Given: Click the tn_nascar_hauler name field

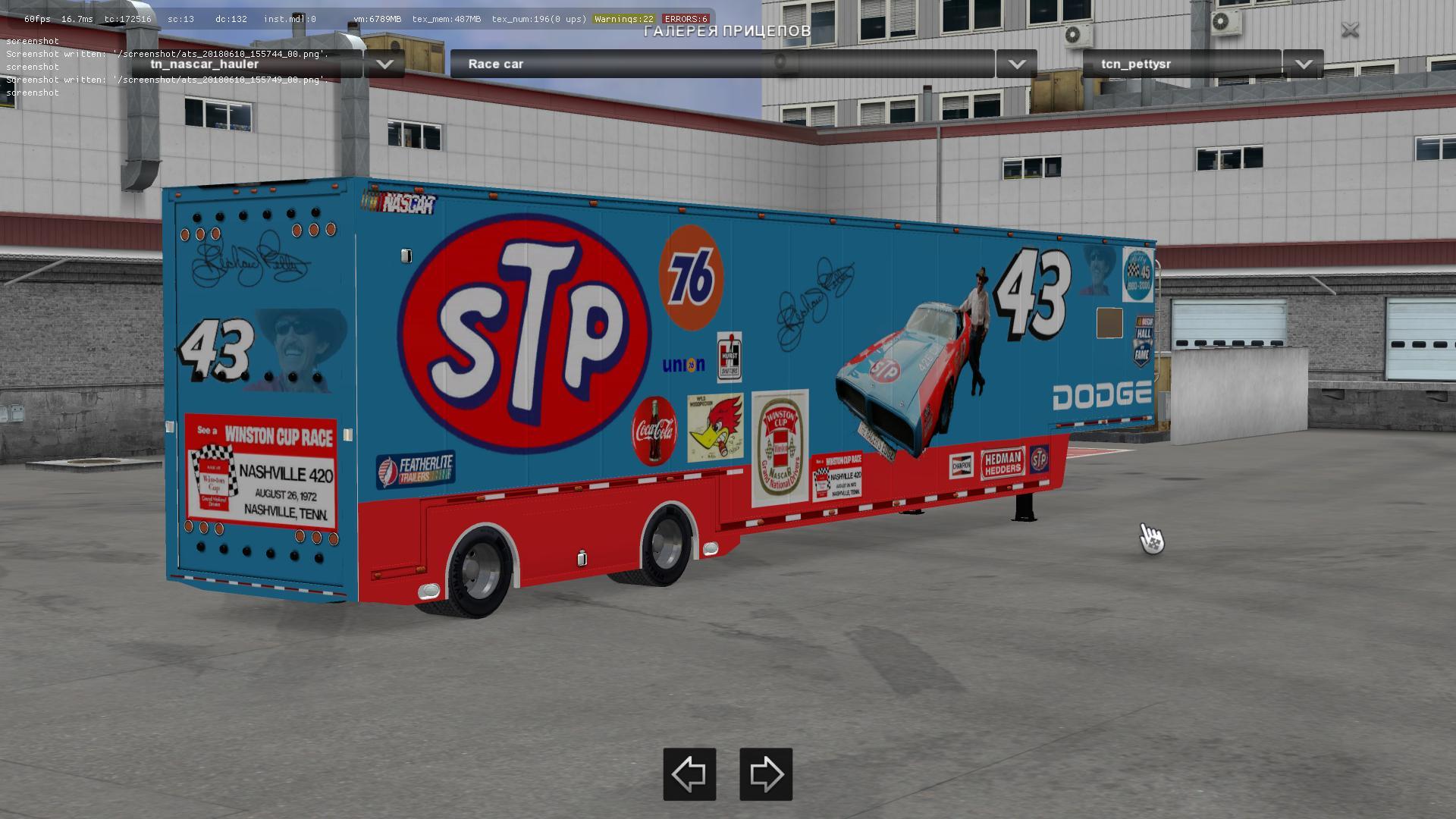Looking at the screenshot, I should [x=246, y=64].
